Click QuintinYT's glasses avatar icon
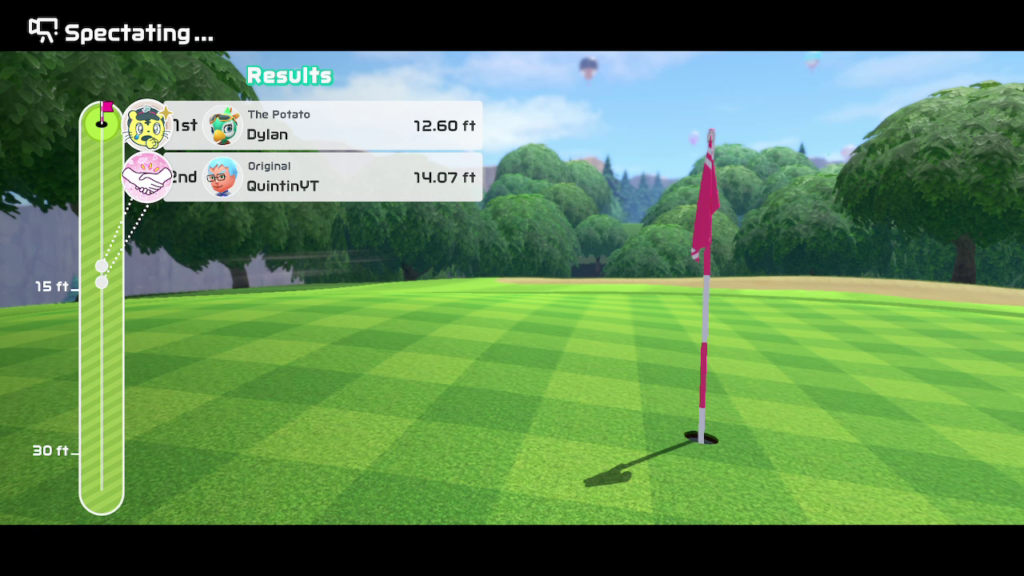1024x576 pixels. click(221, 177)
